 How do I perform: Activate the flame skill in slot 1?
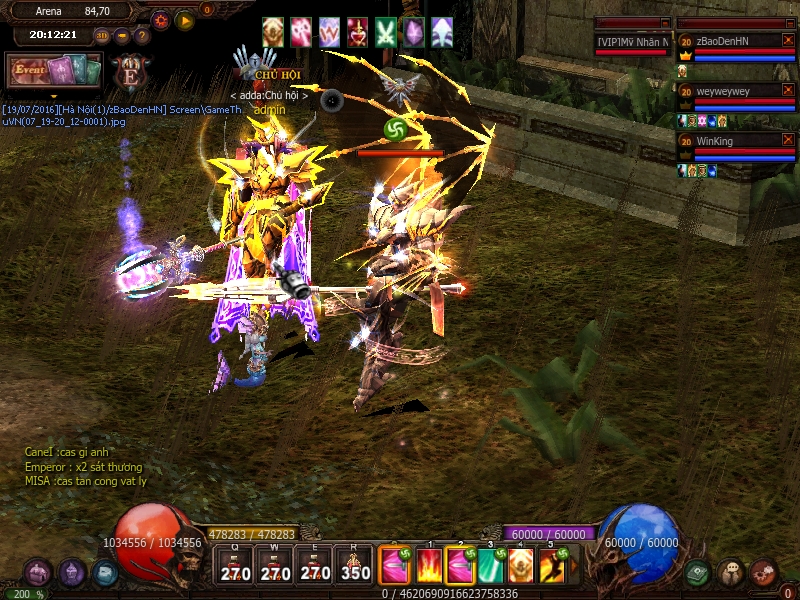click(429, 566)
